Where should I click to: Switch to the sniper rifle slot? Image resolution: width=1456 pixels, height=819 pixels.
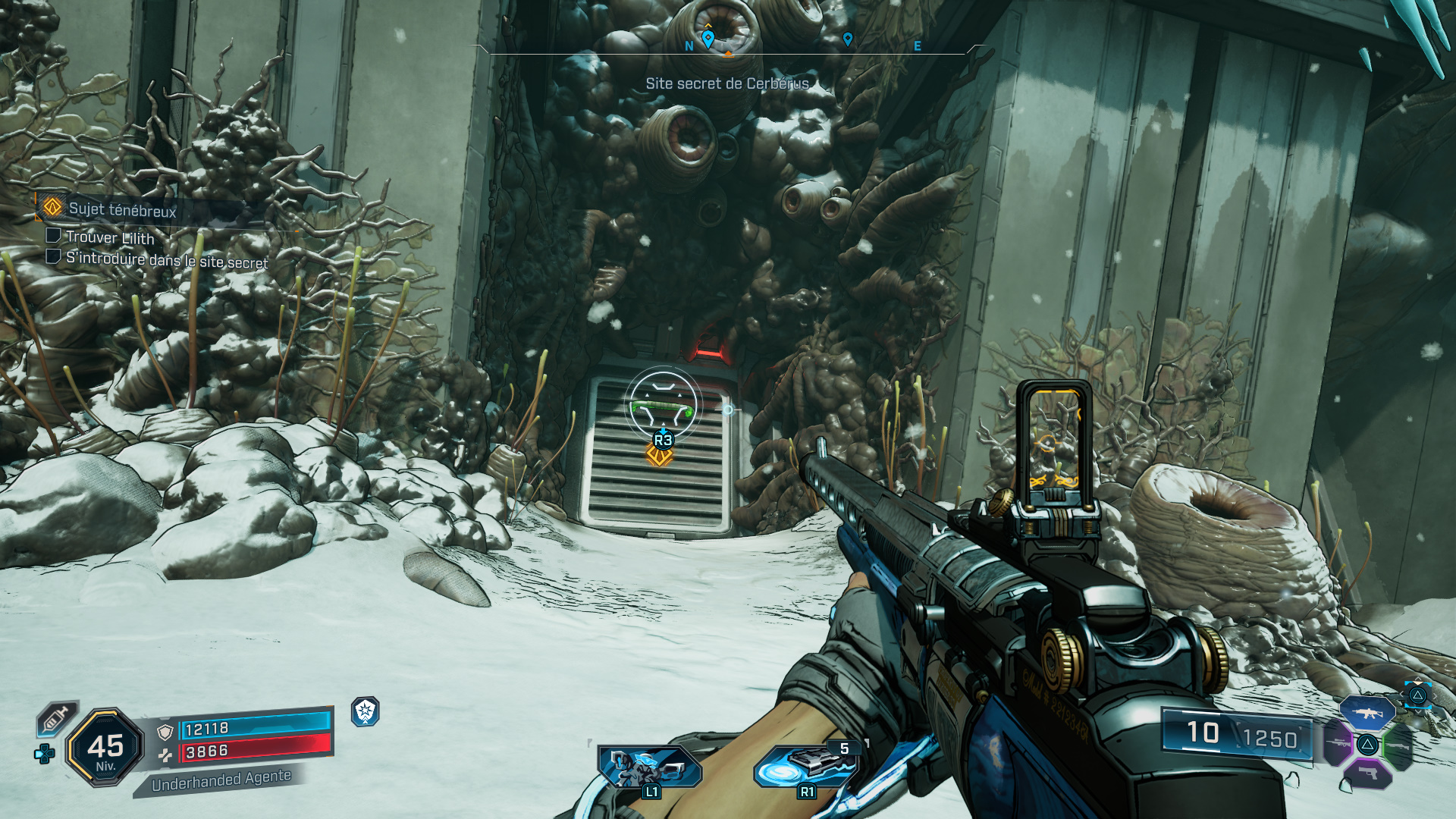(x=1338, y=743)
